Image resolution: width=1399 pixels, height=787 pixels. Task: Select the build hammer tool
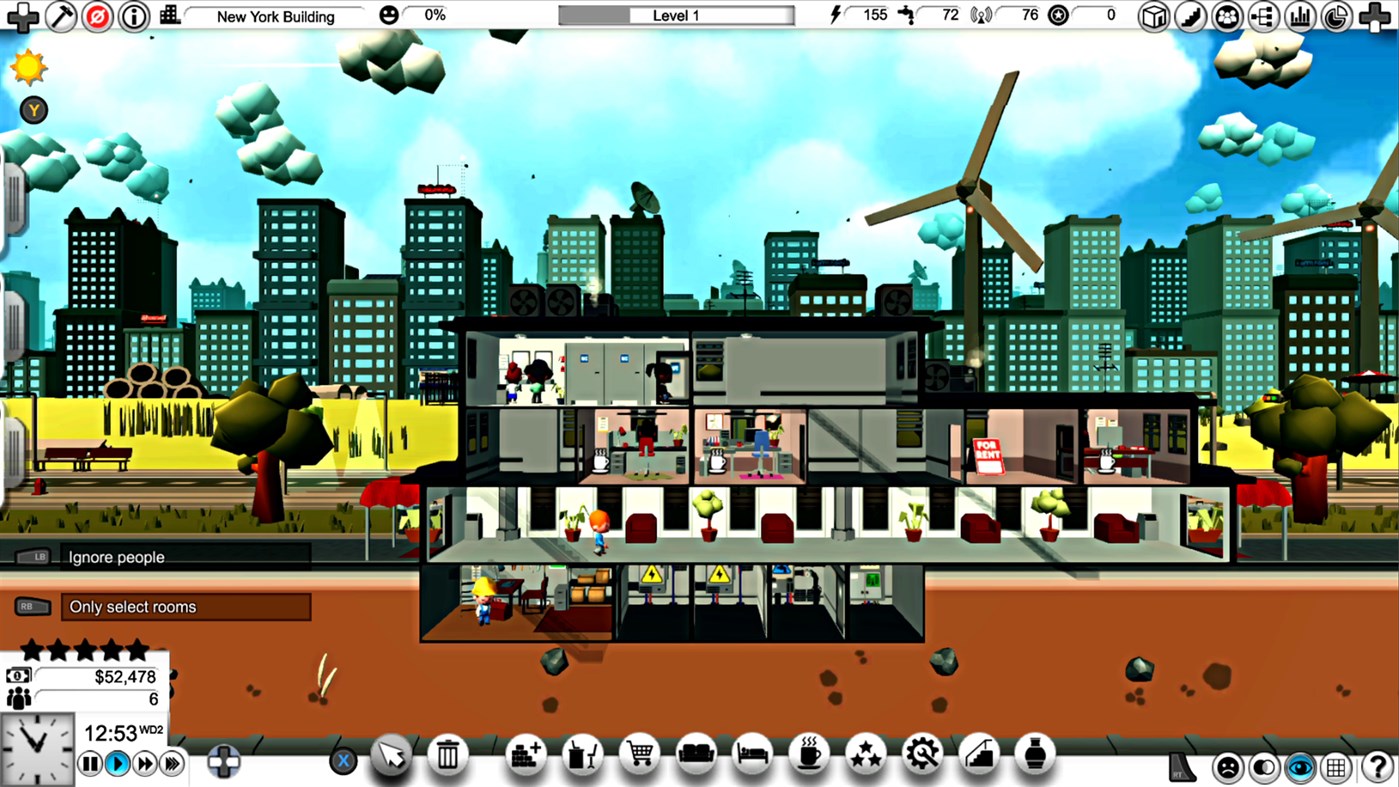click(61, 16)
